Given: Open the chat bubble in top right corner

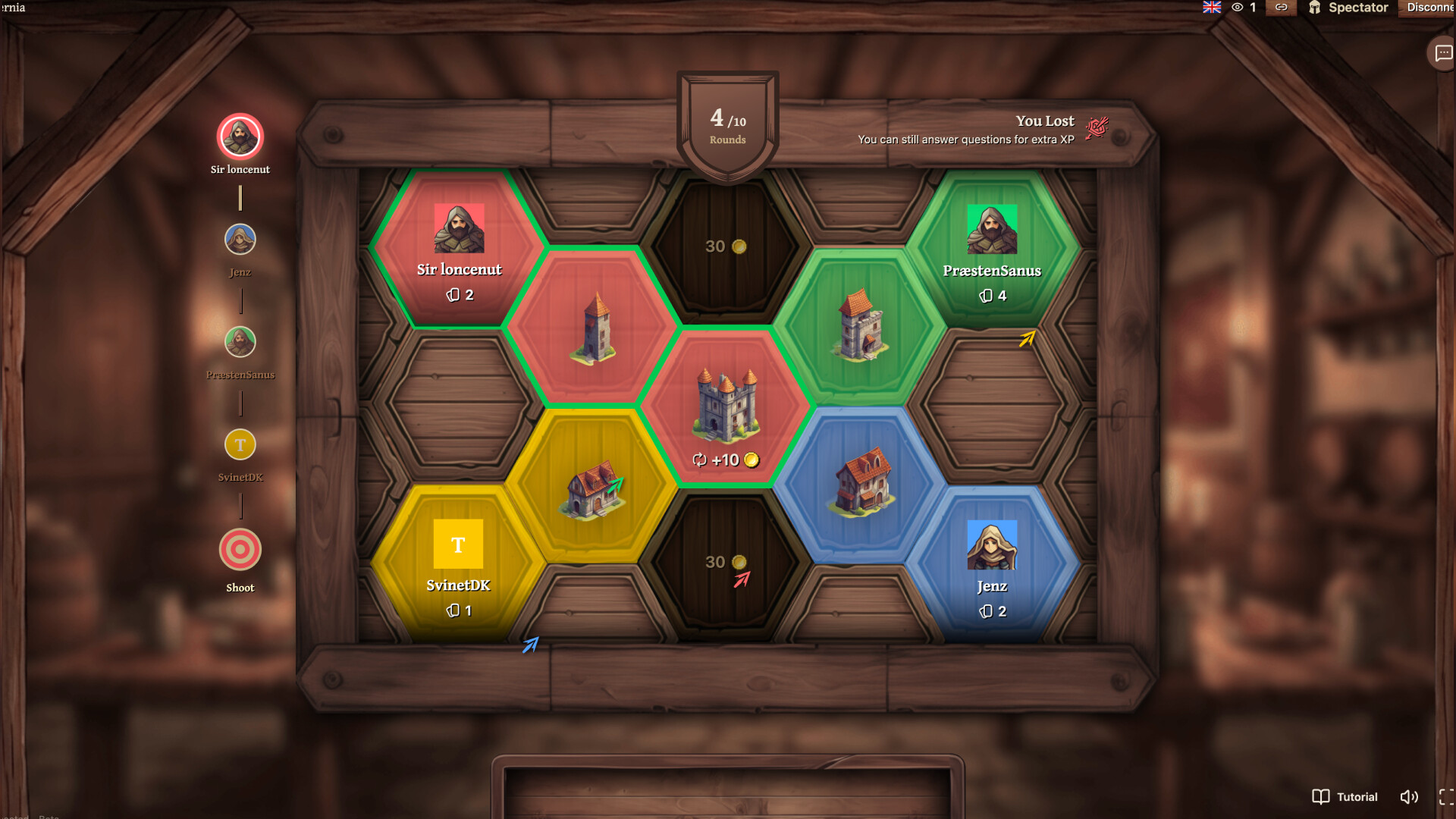Looking at the screenshot, I should point(1443,53).
